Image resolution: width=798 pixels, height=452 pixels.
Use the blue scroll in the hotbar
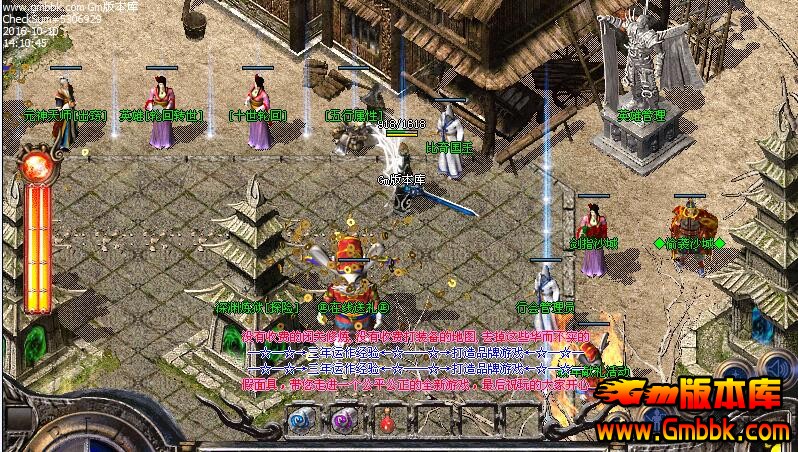point(301,421)
